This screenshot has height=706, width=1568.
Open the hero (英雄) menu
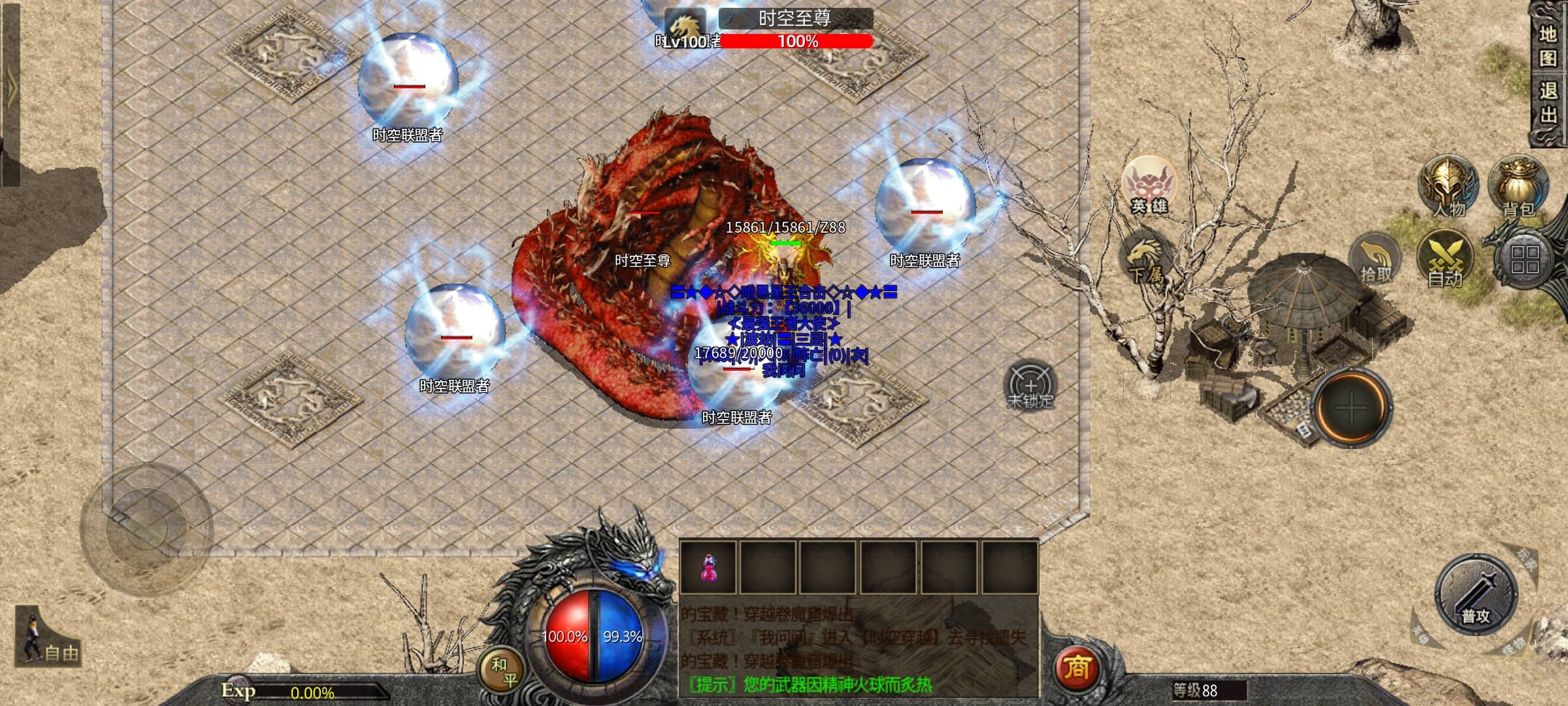1149,185
